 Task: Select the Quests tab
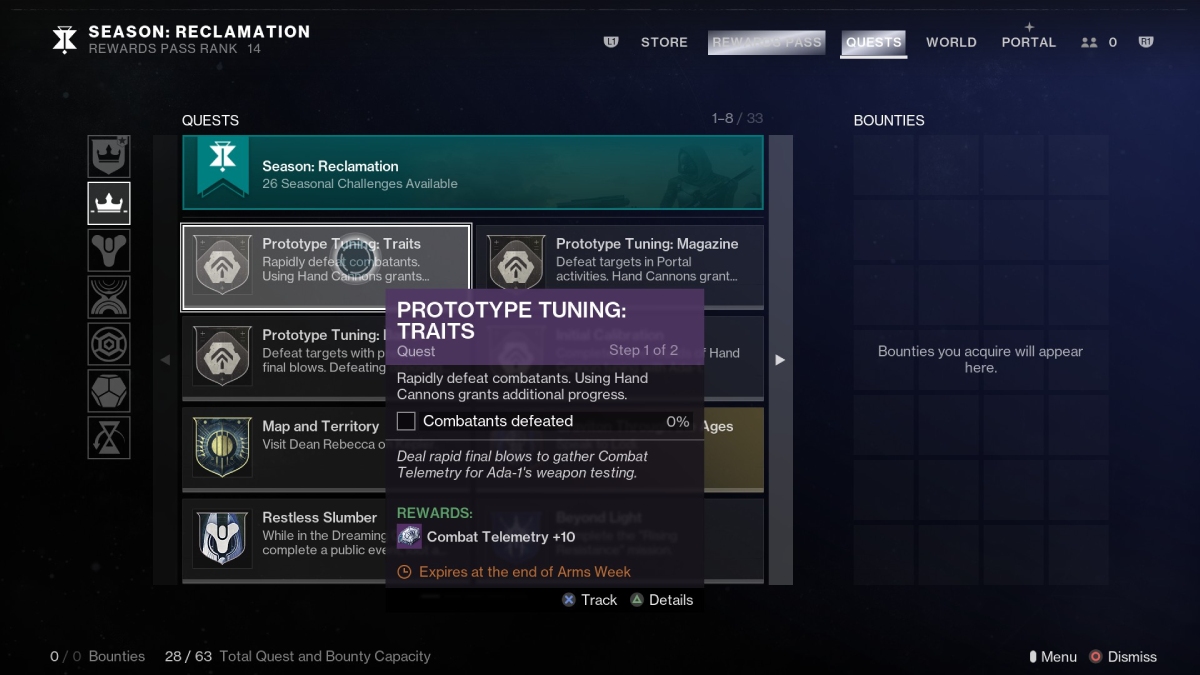(x=873, y=42)
